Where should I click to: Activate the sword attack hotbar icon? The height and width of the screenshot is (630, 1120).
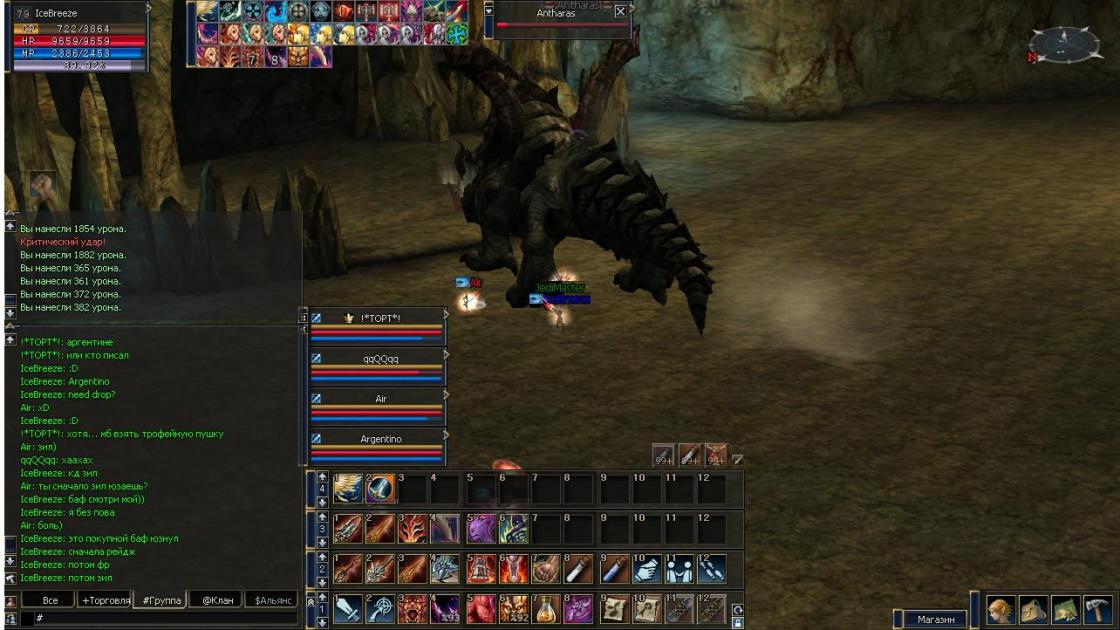pyautogui.click(x=348, y=609)
